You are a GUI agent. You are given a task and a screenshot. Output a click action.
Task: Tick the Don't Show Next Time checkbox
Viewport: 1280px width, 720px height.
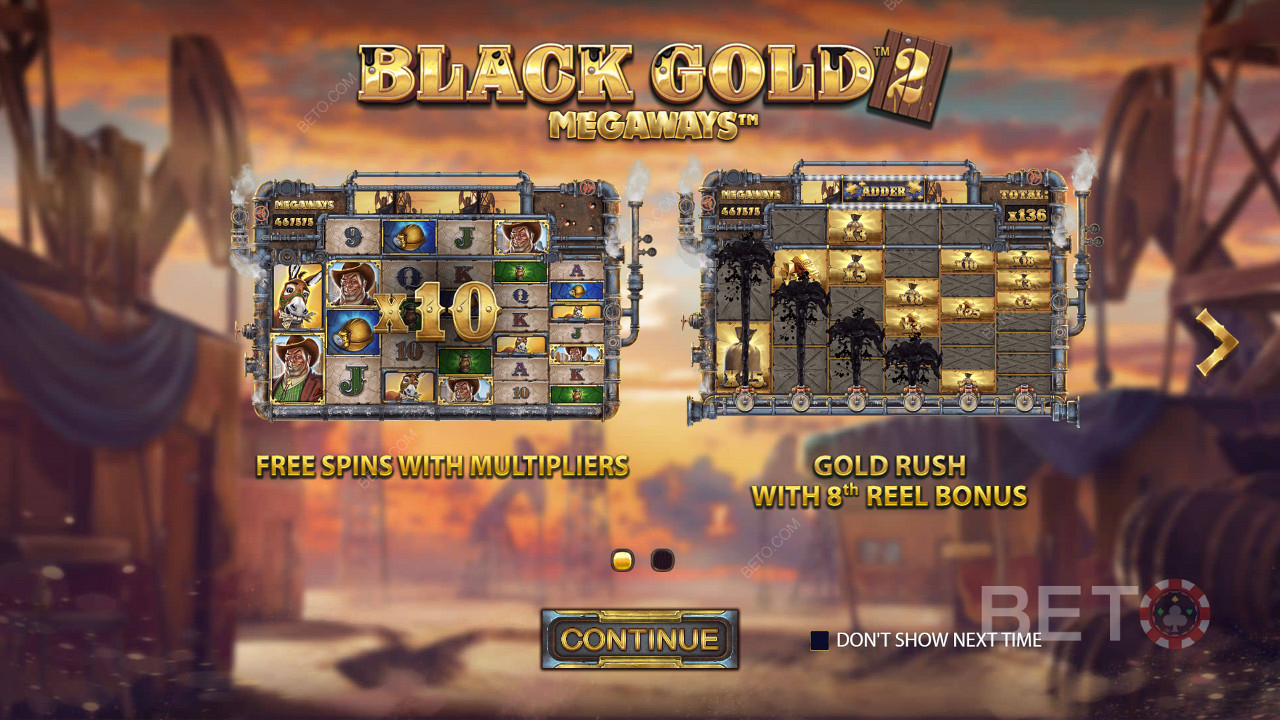[x=819, y=640]
